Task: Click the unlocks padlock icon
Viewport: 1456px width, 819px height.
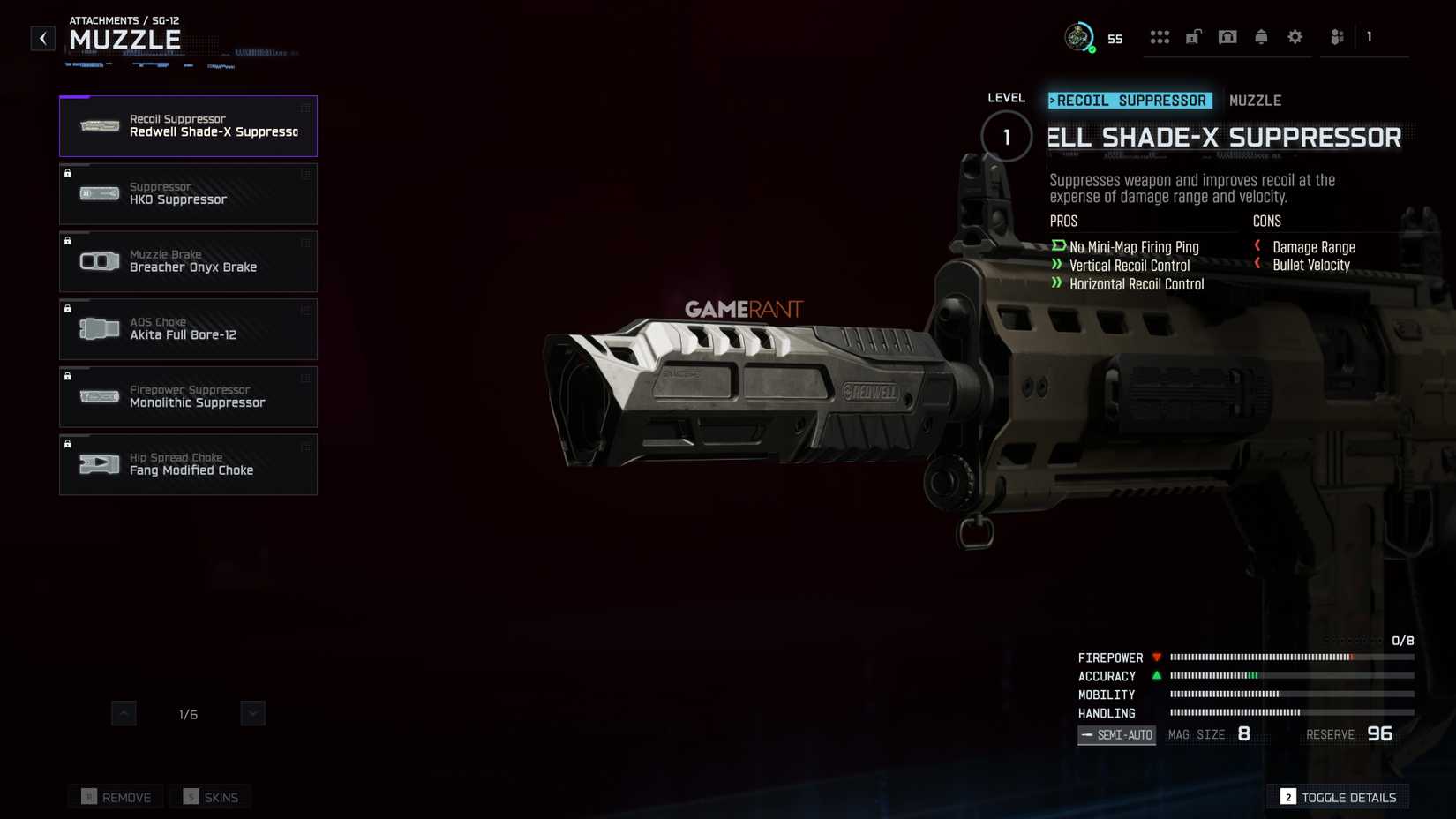Action: pyautogui.click(x=1193, y=37)
